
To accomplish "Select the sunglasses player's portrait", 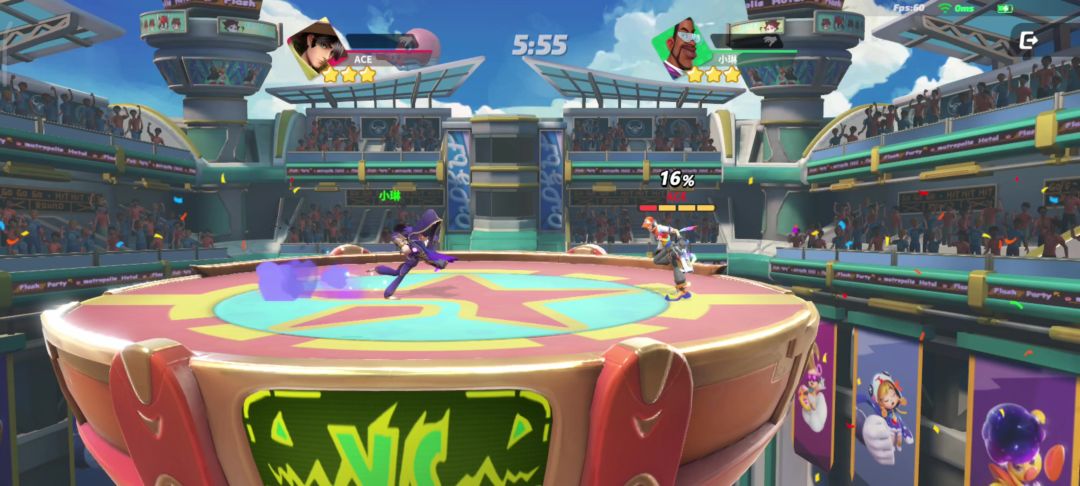I will pyautogui.click(x=677, y=46).
